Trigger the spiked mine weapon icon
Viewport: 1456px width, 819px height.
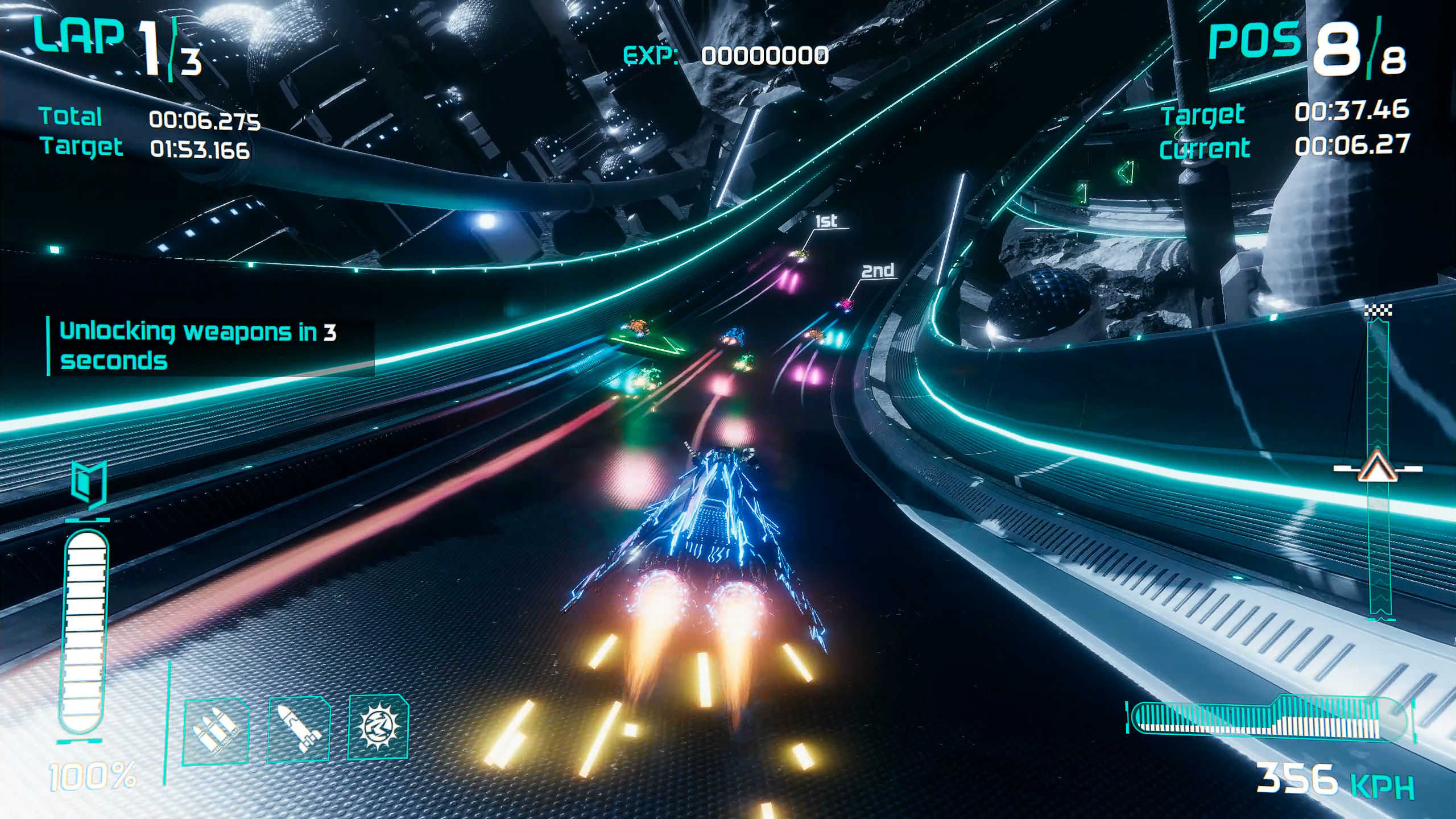[x=378, y=727]
